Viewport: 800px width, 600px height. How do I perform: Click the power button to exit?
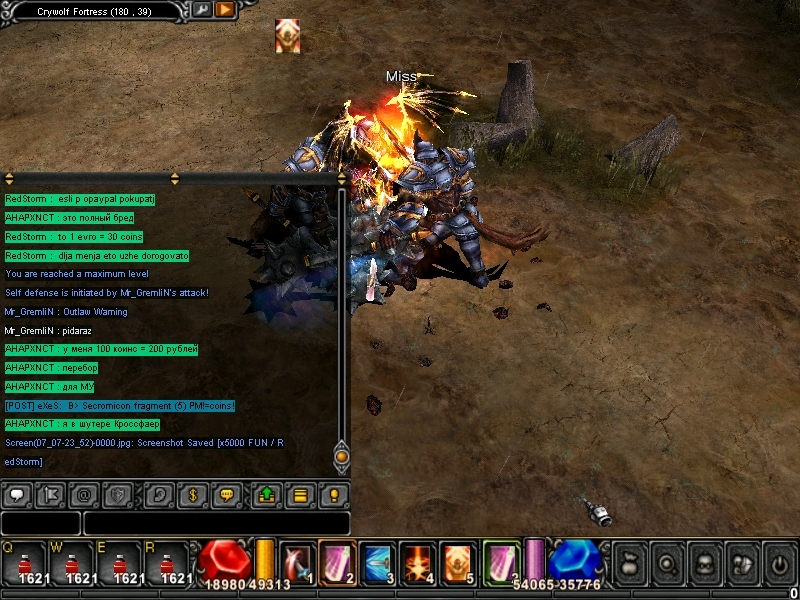tap(779, 564)
